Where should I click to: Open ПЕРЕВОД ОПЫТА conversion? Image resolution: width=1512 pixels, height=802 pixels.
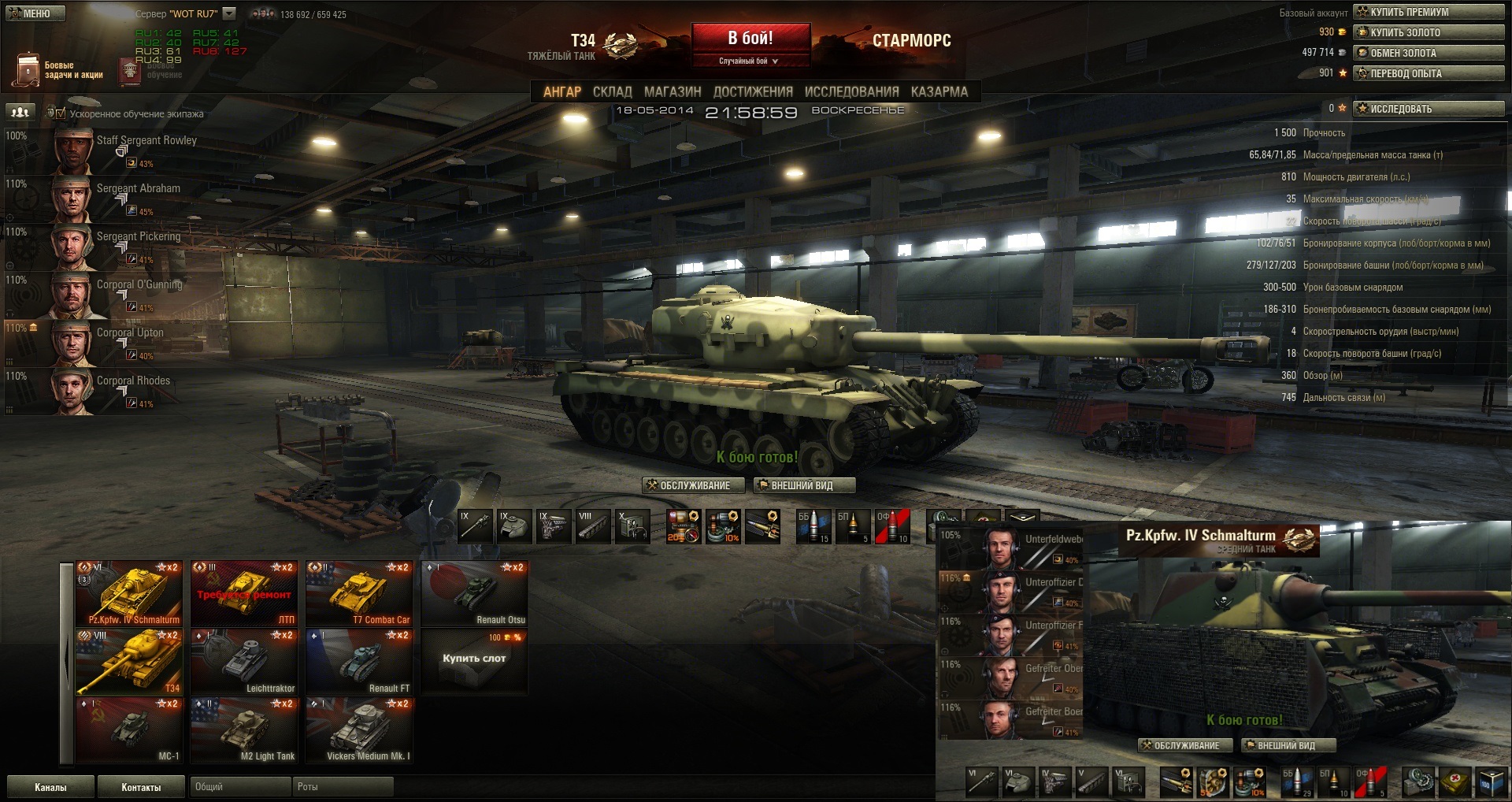click(1429, 73)
